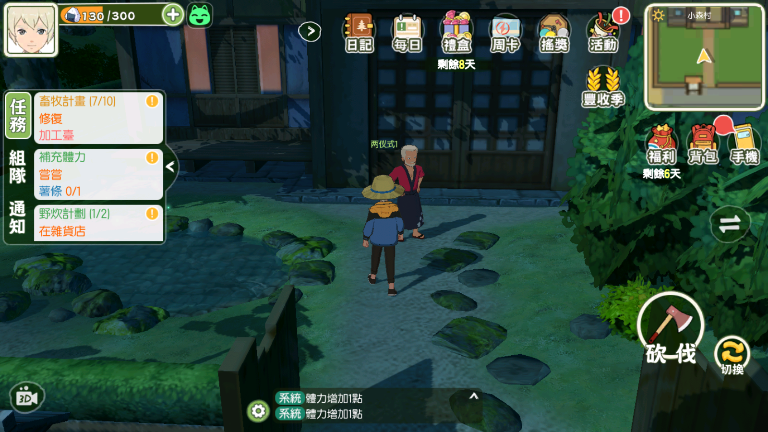Open the player portrait profile
Viewport: 768px width, 432px height.
click(31, 29)
